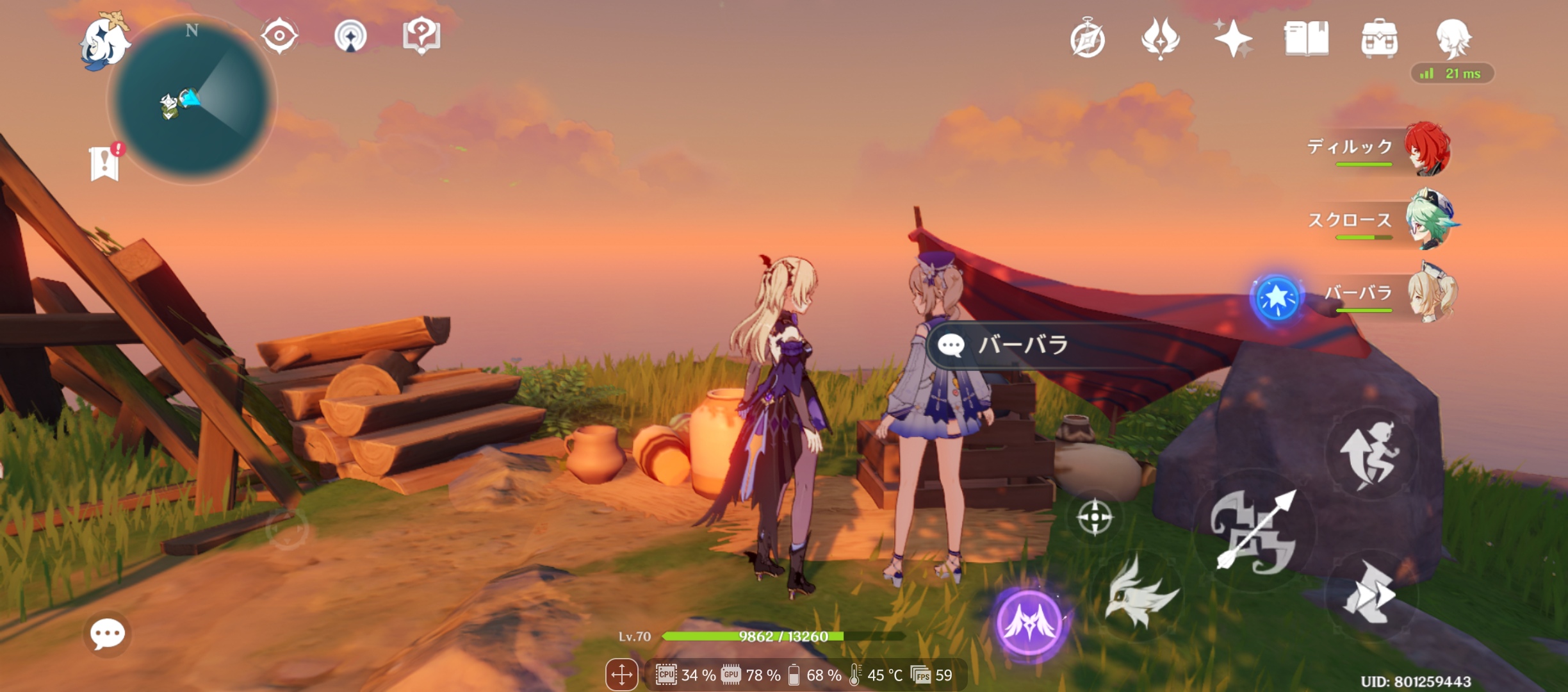The height and width of the screenshot is (692, 1568).
Task: Activate the purple elemental burst
Action: point(1029,622)
